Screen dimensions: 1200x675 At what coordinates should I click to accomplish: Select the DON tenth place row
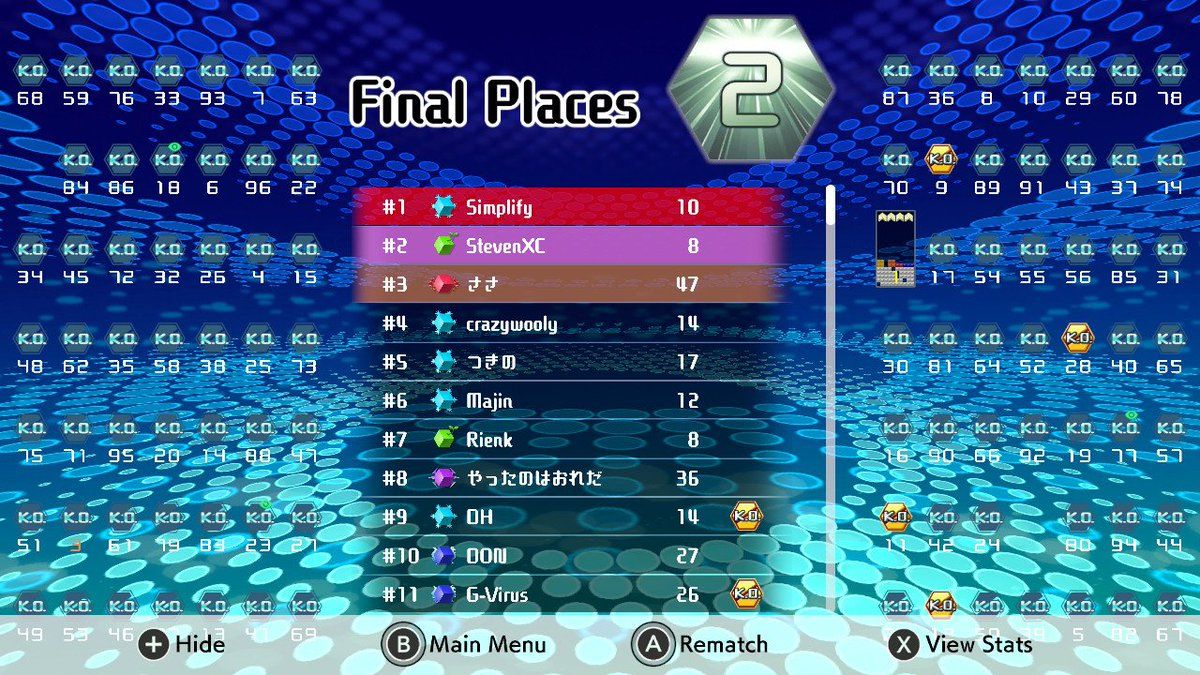coord(570,556)
